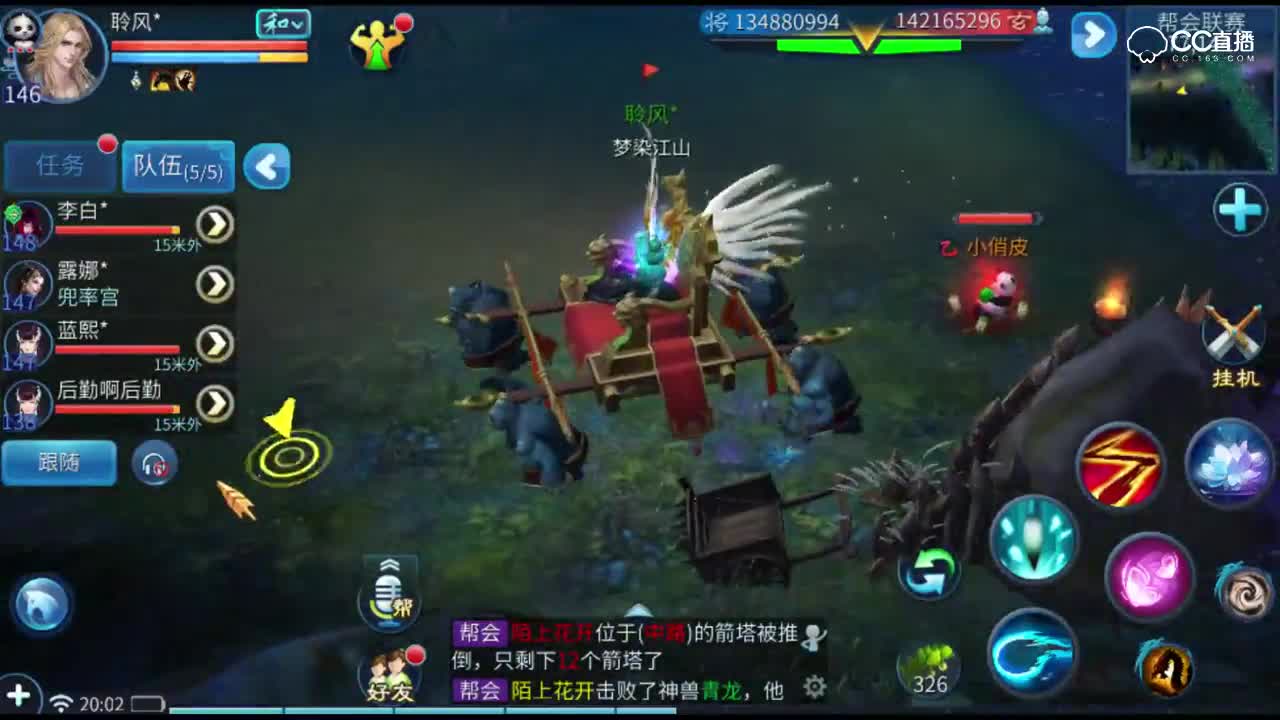Viewport: 1280px width, 720px height.
Task: Switch to the 任务 tab
Action: [x=57, y=166]
